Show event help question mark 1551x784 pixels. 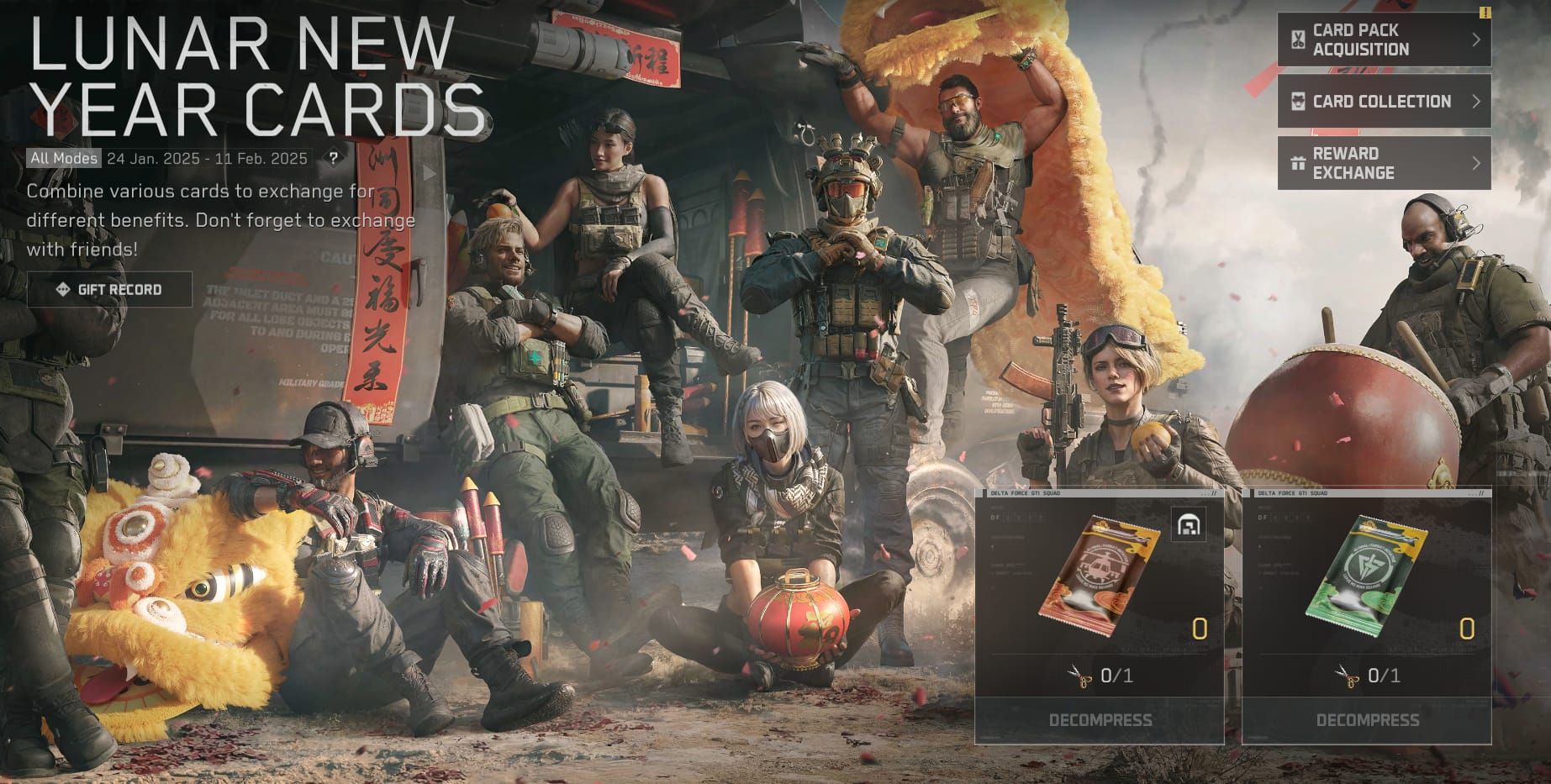[334, 158]
